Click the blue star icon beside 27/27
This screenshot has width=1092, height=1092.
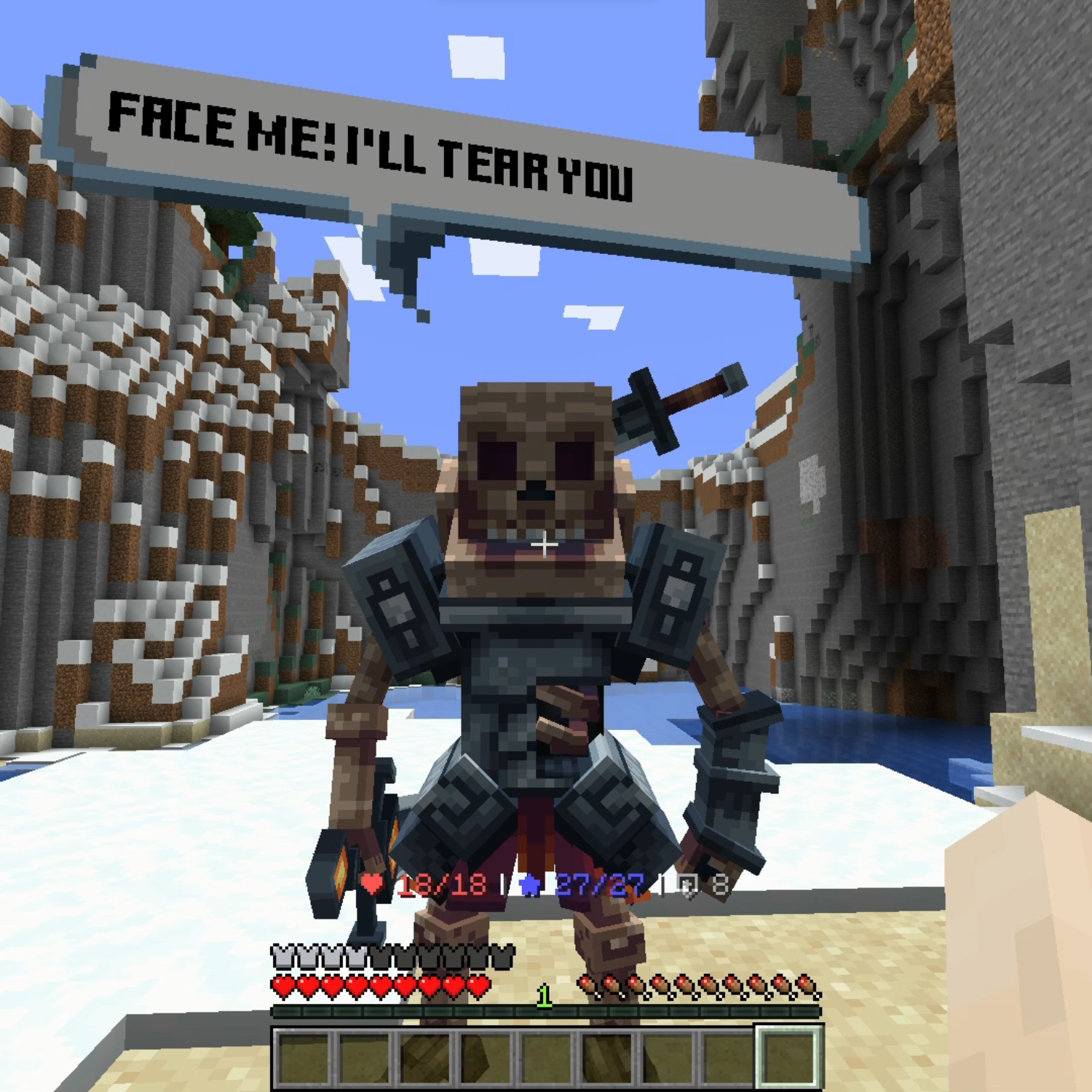[x=528, y=885]
